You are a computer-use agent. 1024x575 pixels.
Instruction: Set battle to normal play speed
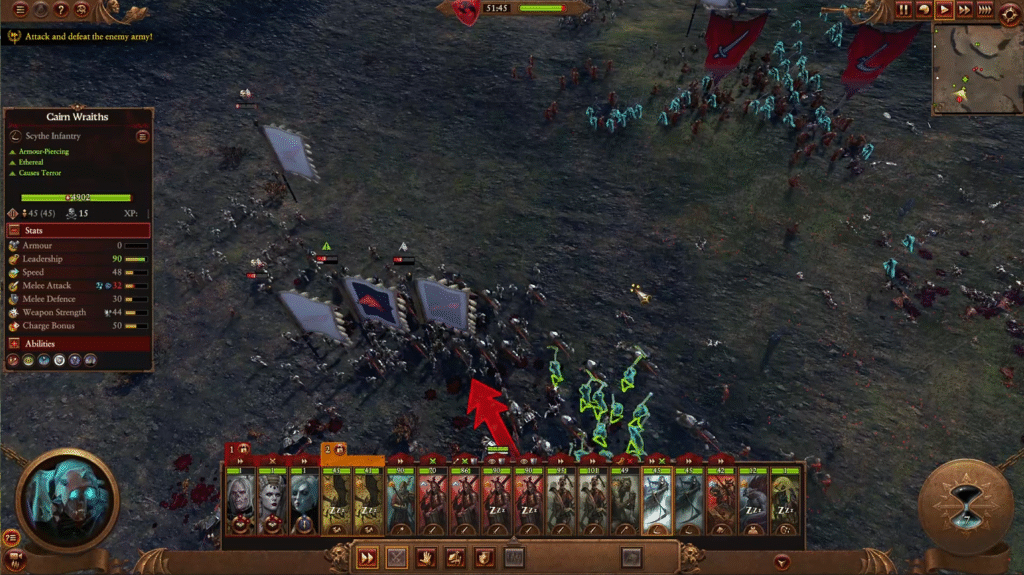[944, 10]
